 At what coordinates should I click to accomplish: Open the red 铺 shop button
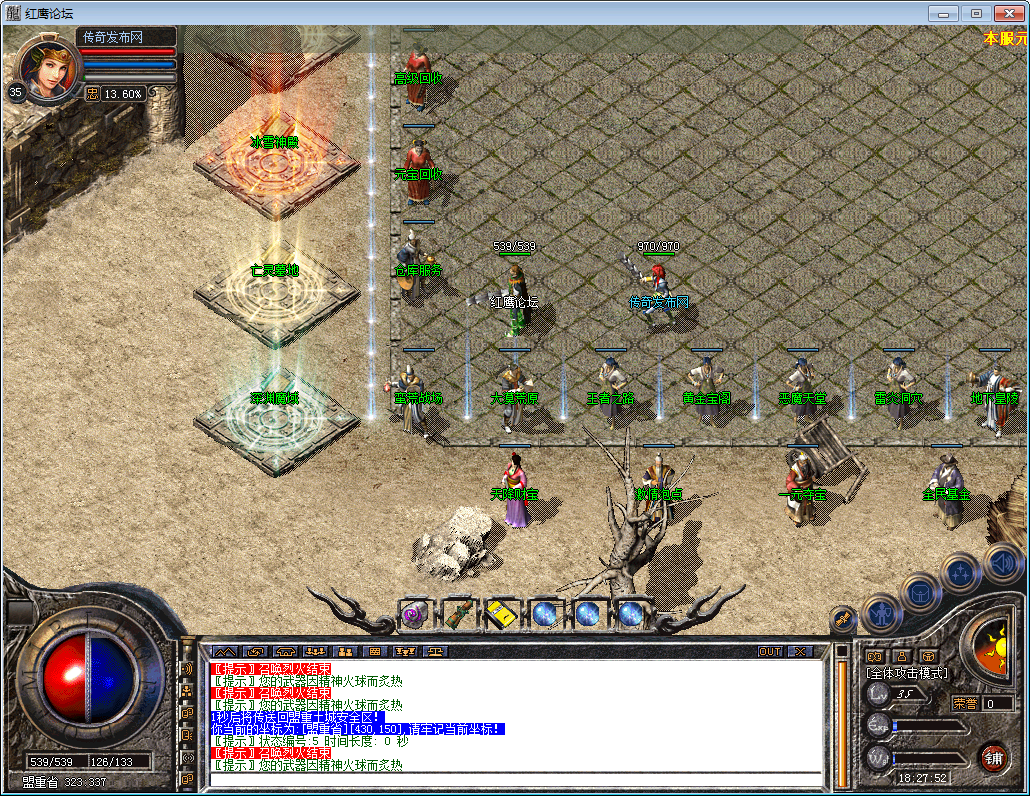click(x=992, y=756)
